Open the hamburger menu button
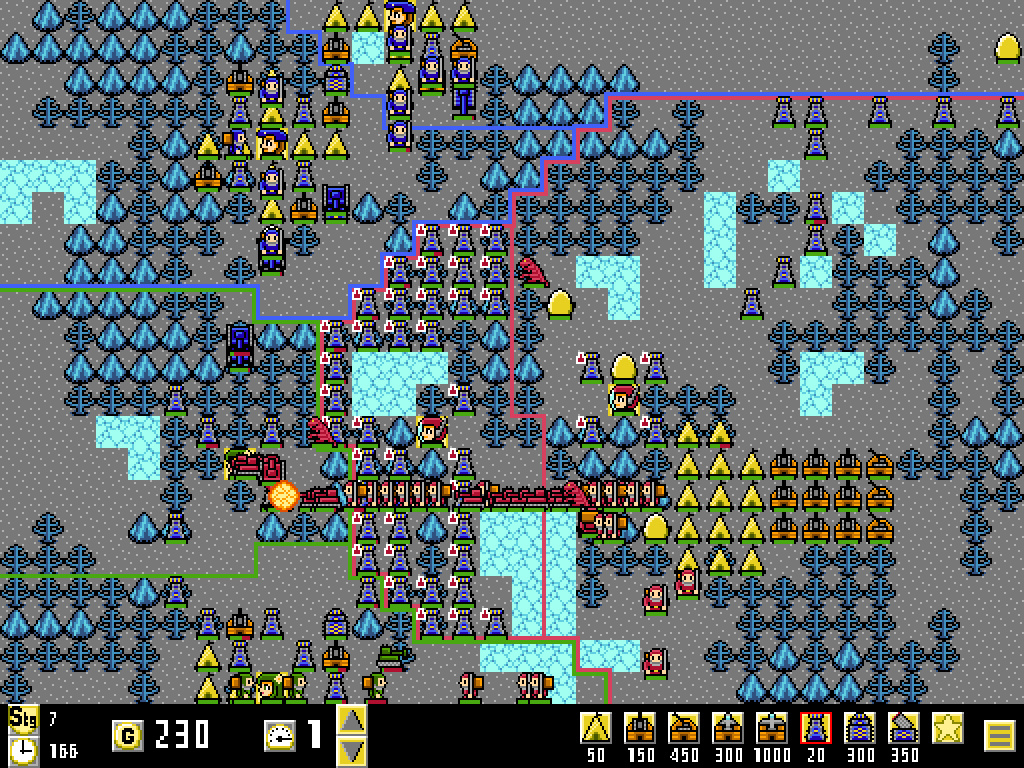The image size is (1024, 768). click(1000, 736)
